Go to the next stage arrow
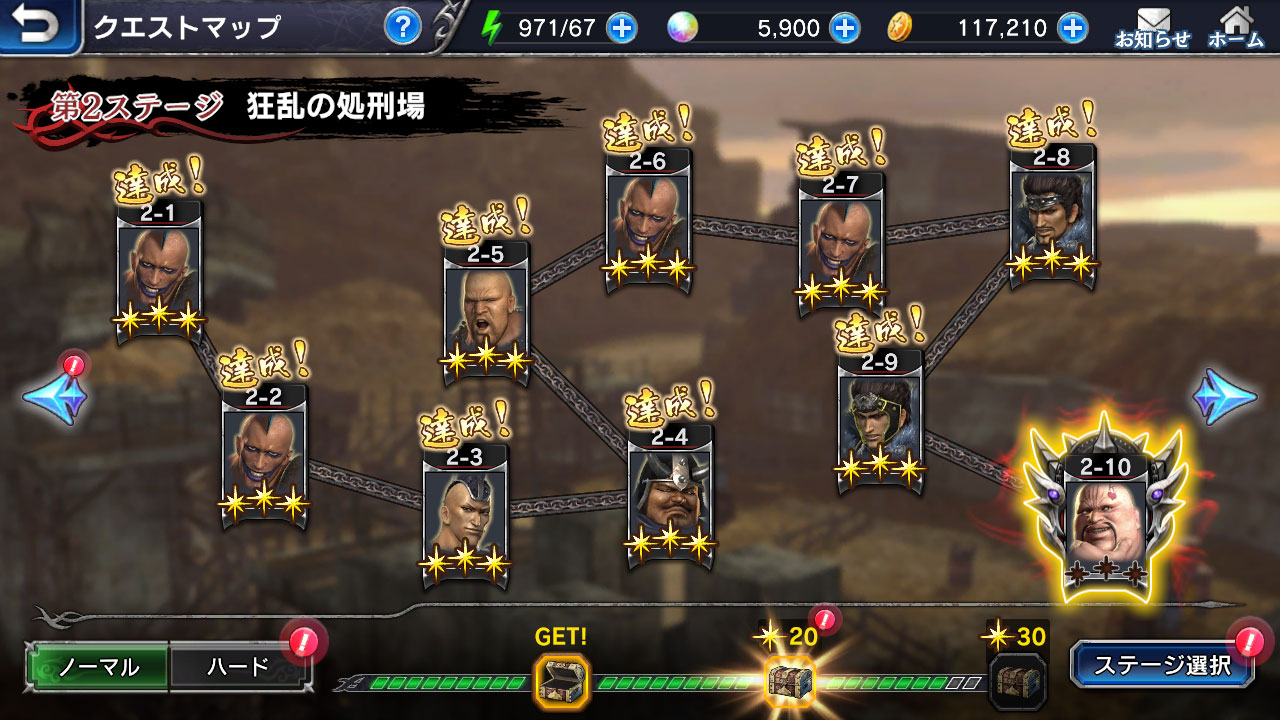The height and width of the screenshot is (720, 1280). [x=1224, y=397]
